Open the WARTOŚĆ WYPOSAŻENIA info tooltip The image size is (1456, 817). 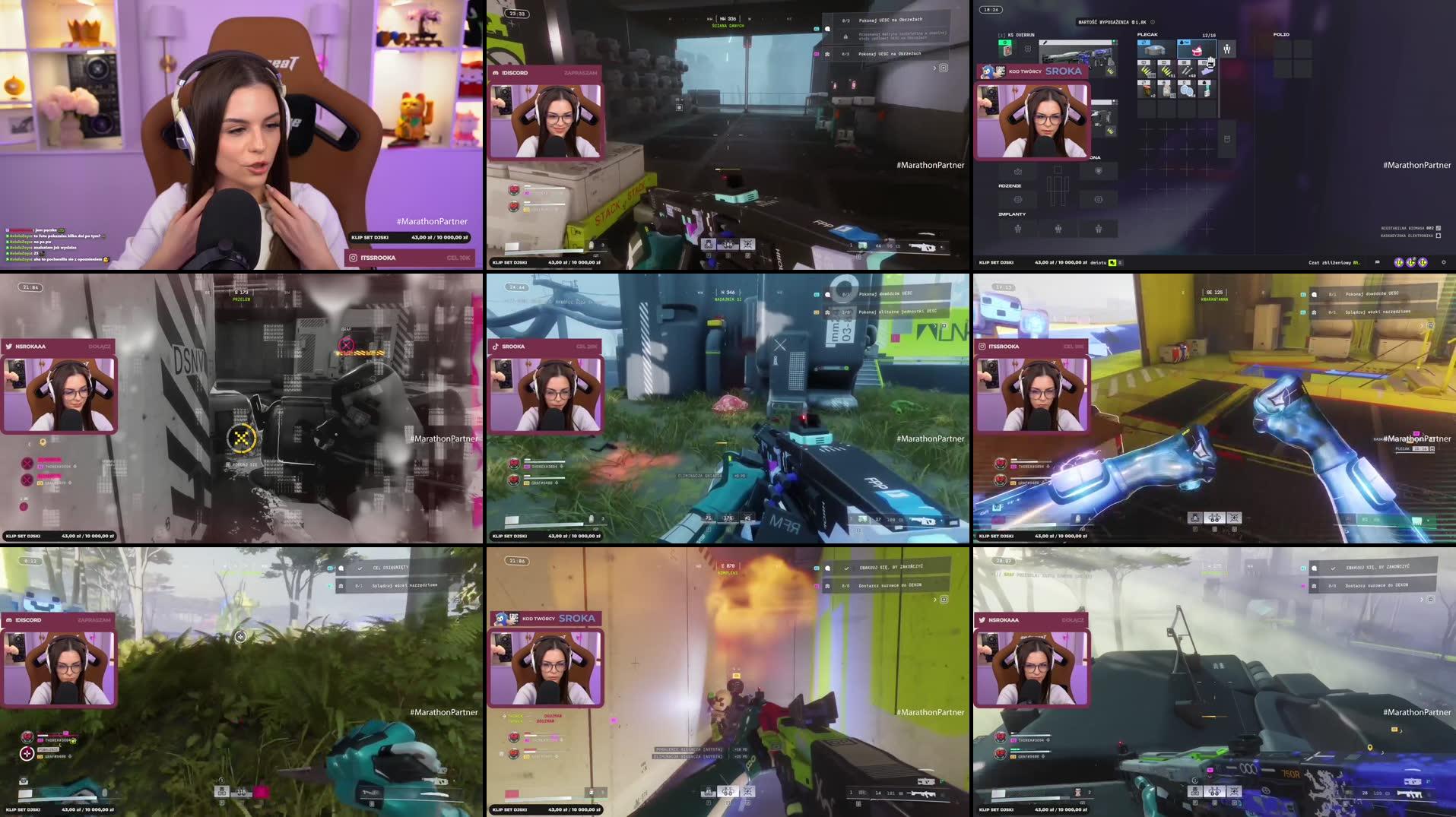click(1153, 22)
